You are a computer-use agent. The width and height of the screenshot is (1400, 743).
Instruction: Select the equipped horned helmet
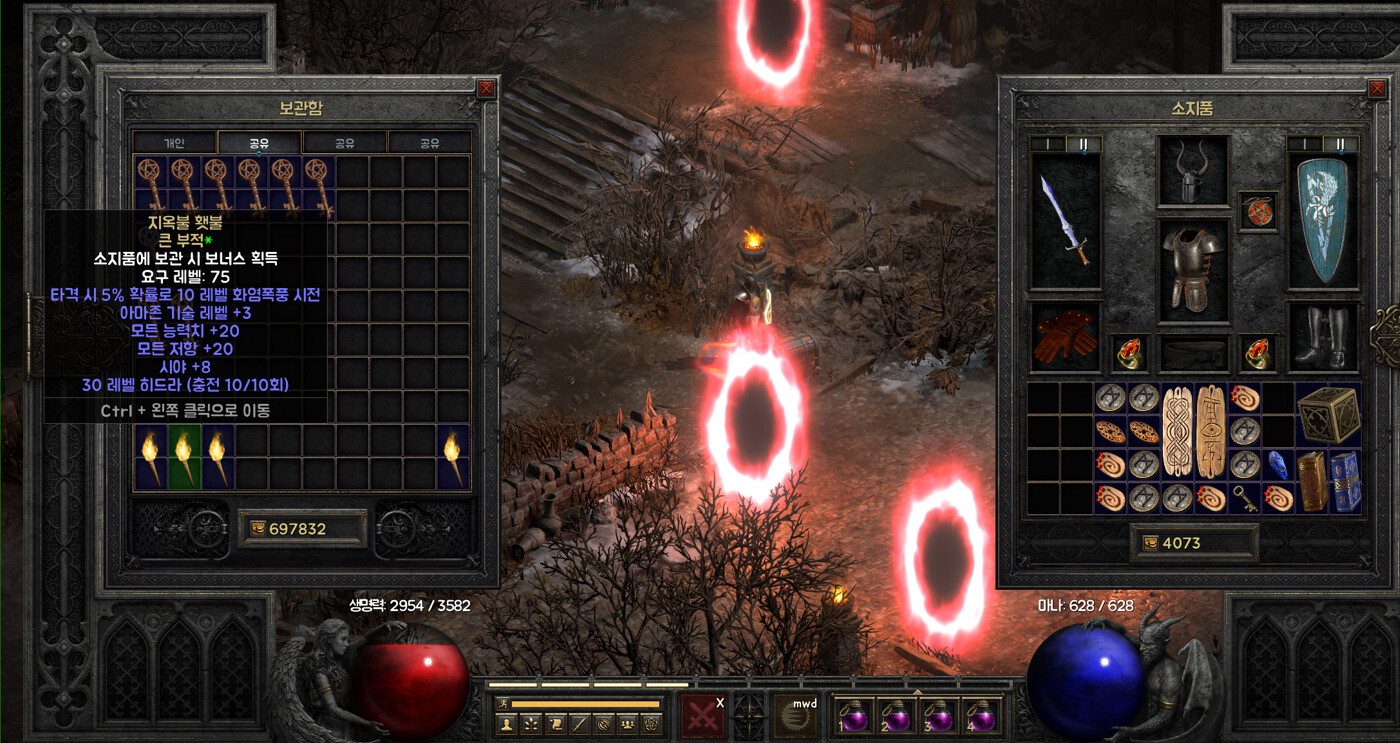[x=1193, y=173]
